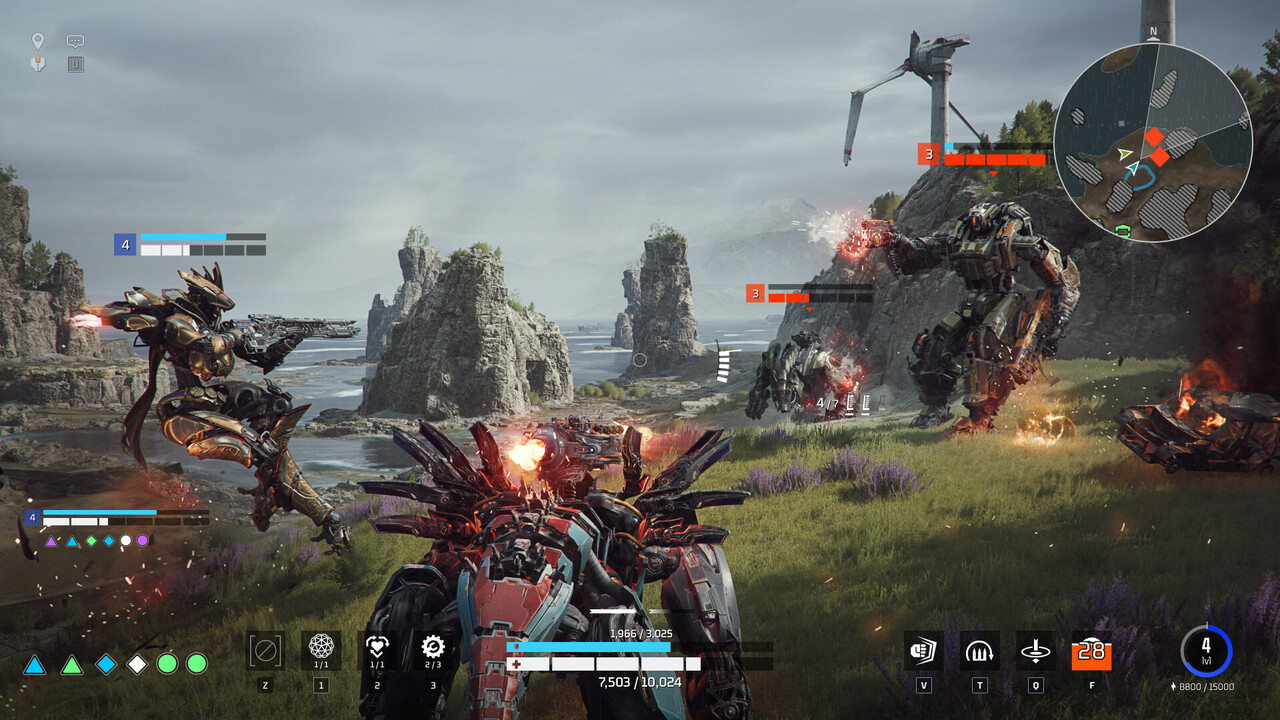
Task: Select the blue triangle squad marker
Action: tap(35, 664)
